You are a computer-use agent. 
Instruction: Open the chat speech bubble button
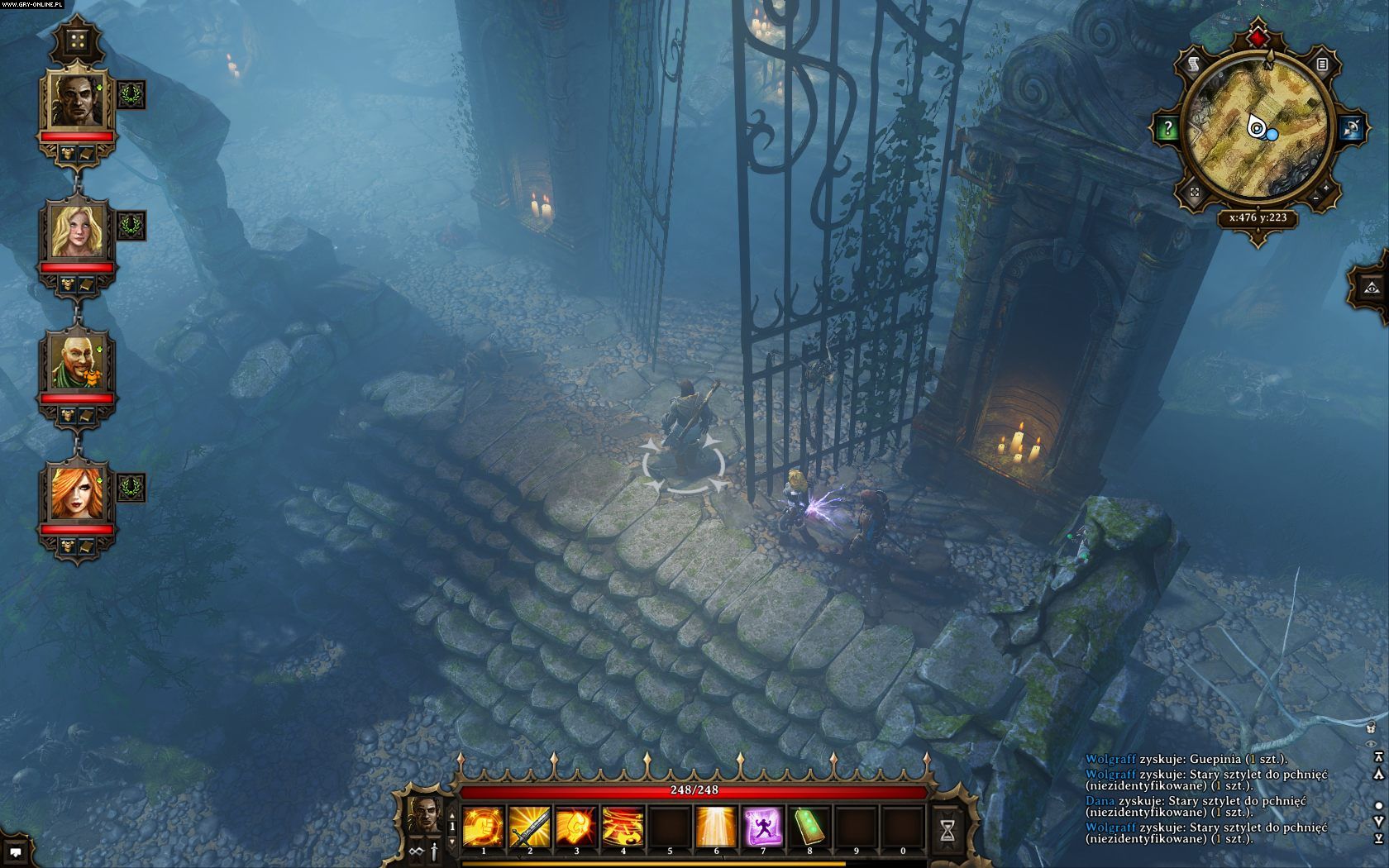point(16,851)
